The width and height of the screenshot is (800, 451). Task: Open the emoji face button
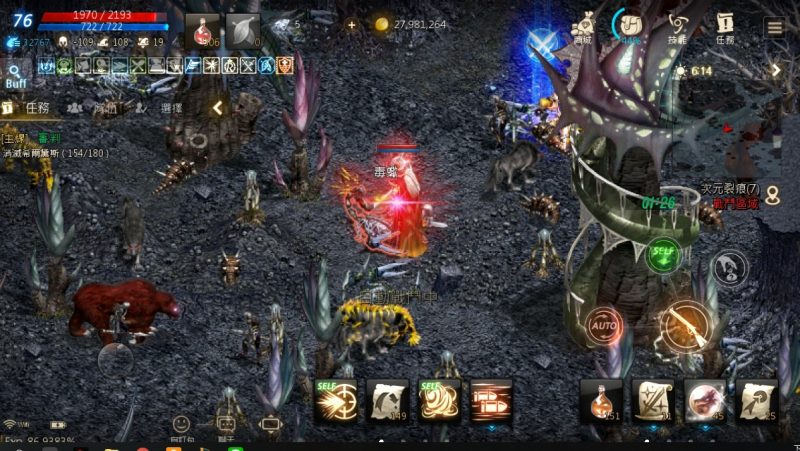181,424
